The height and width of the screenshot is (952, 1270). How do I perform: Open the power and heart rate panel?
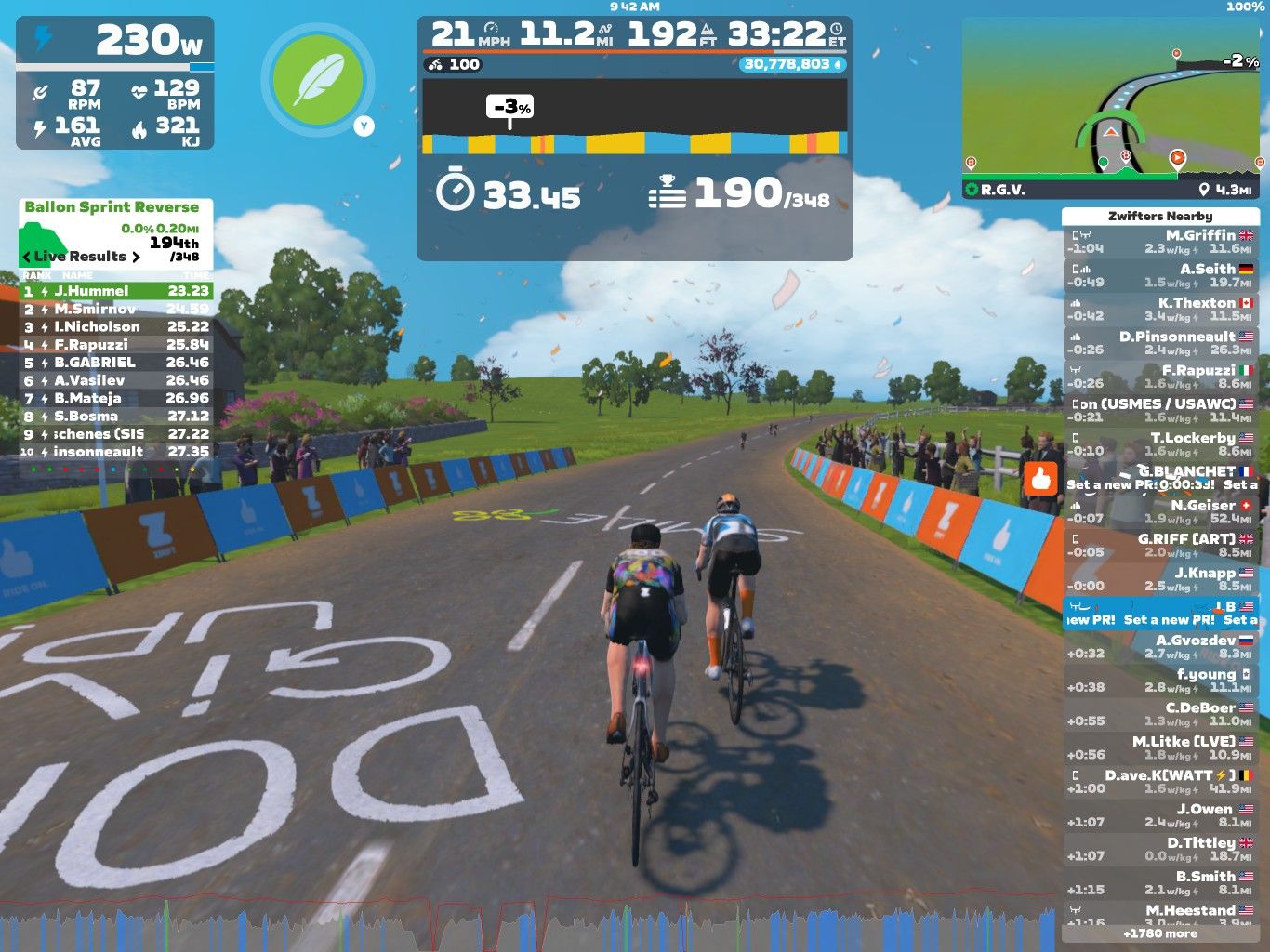pyautogui.click(x=115, y=83)
